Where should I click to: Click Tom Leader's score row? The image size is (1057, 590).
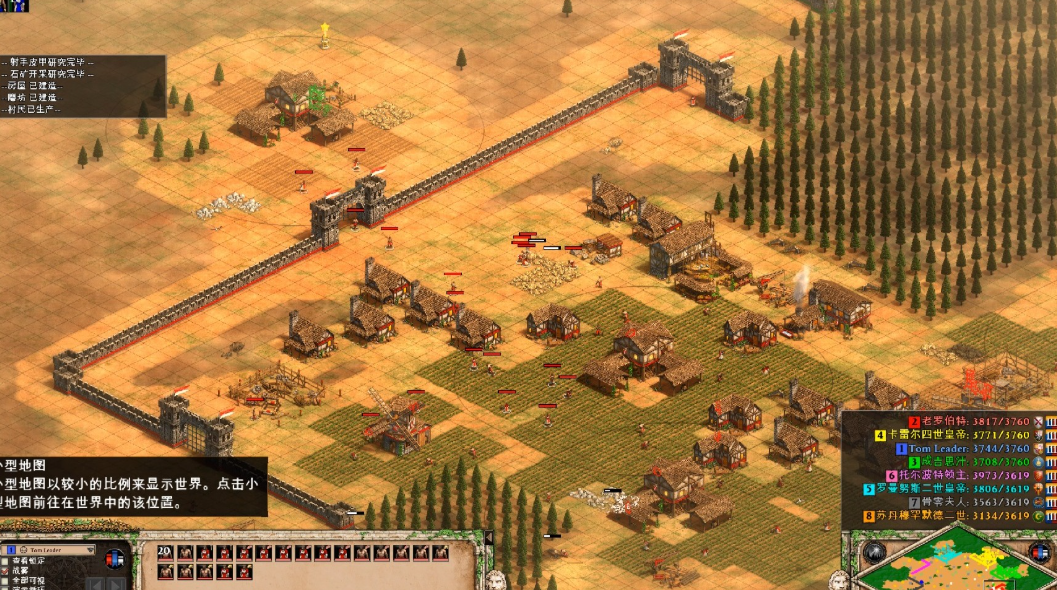click(942, 449)
